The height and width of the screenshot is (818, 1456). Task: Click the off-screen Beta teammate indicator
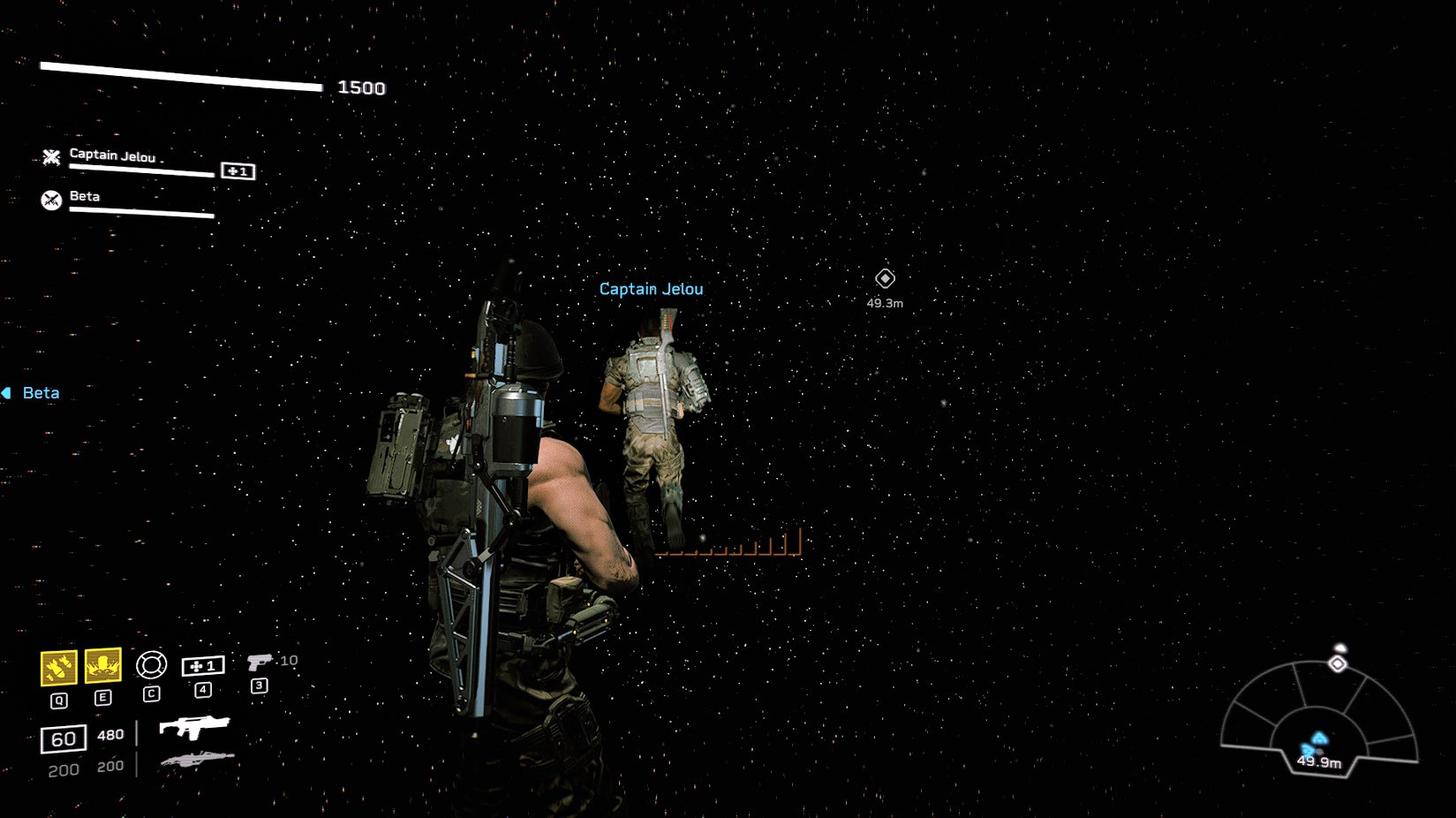click(x=32, y=393)
